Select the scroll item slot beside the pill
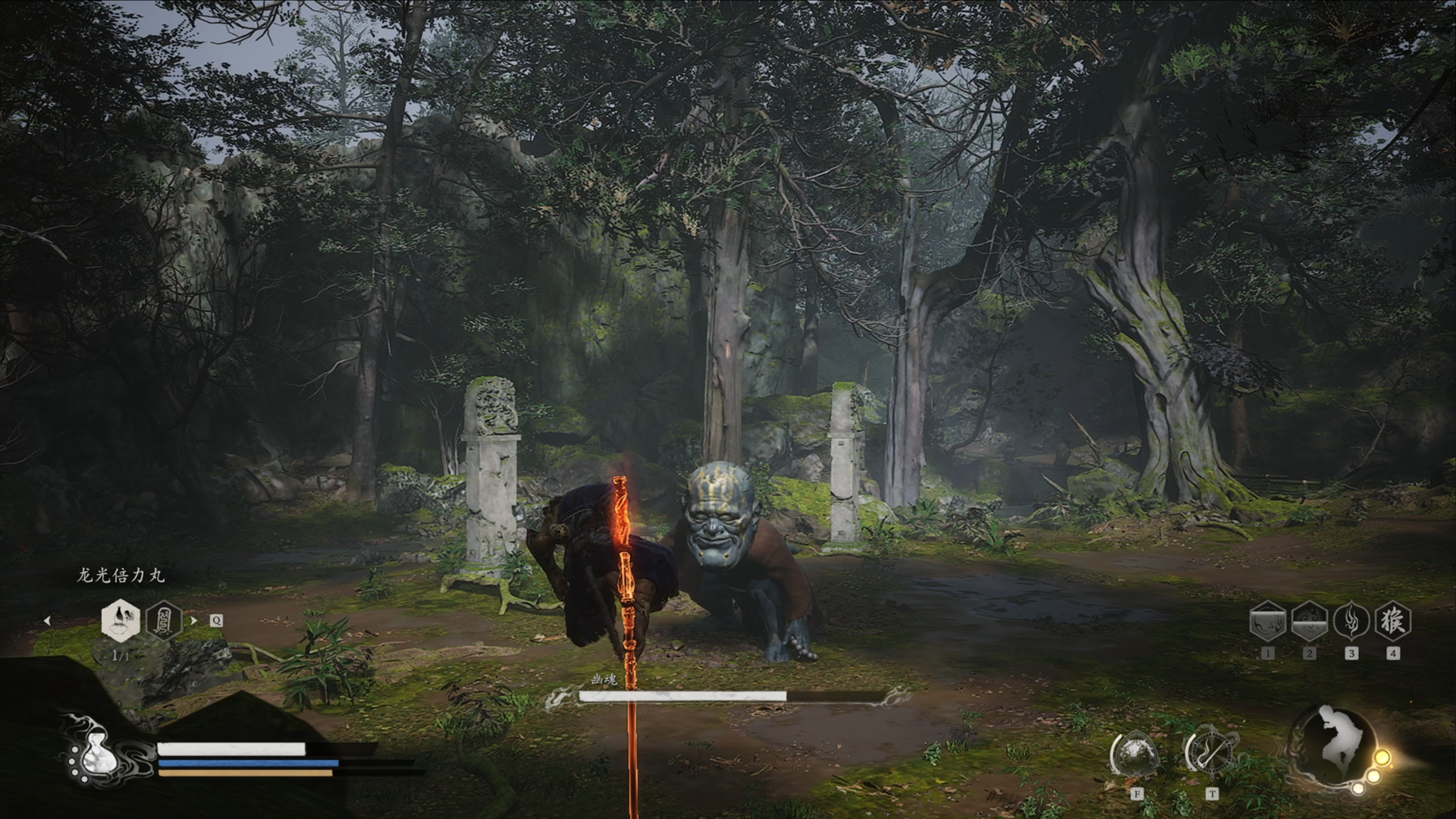Viewport: 1456px width, 819px height. pyautogui.click(x=163, y=620)
